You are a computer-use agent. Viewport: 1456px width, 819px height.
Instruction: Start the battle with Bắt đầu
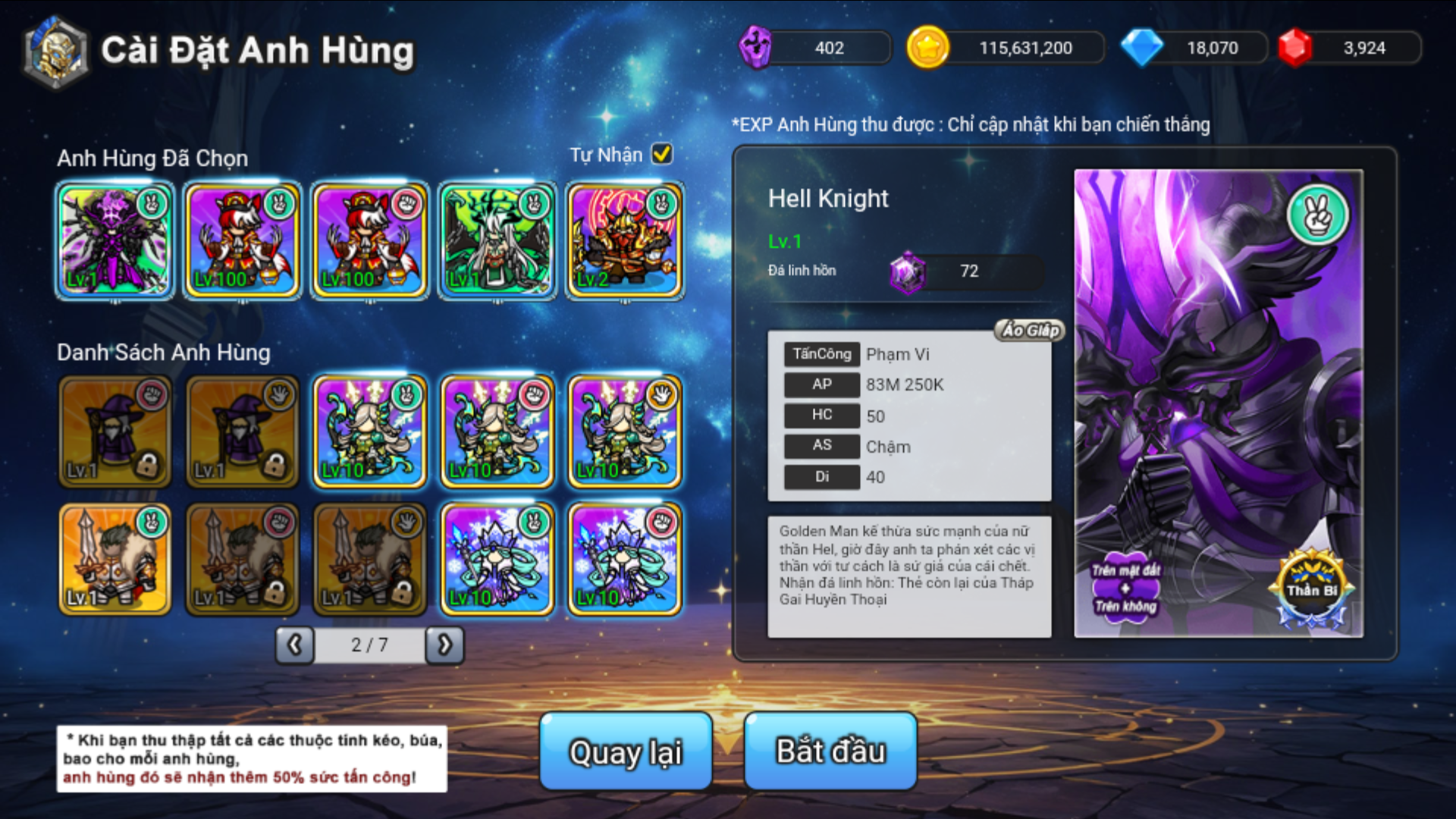click(x=830, y=751)
